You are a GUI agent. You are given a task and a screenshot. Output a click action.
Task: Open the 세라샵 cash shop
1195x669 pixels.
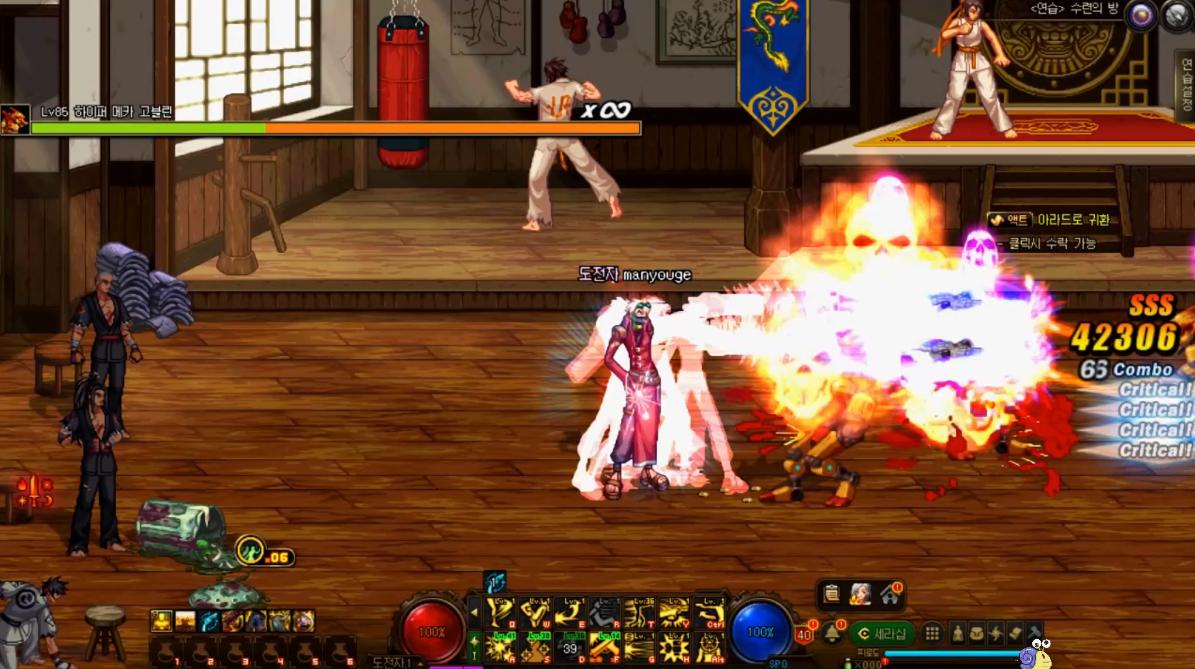883,633
